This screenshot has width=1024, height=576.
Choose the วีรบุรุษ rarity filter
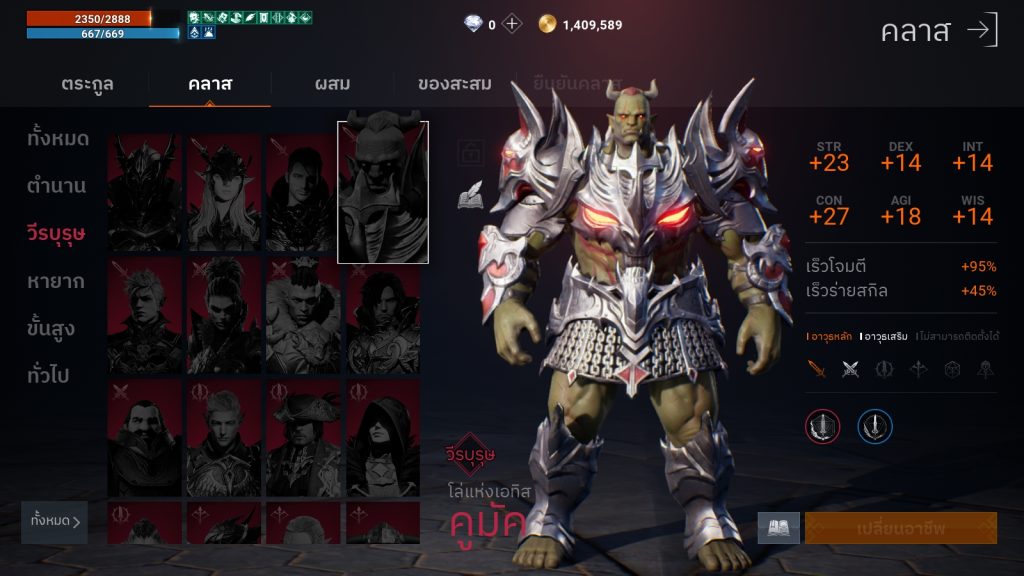coord(56,234)
